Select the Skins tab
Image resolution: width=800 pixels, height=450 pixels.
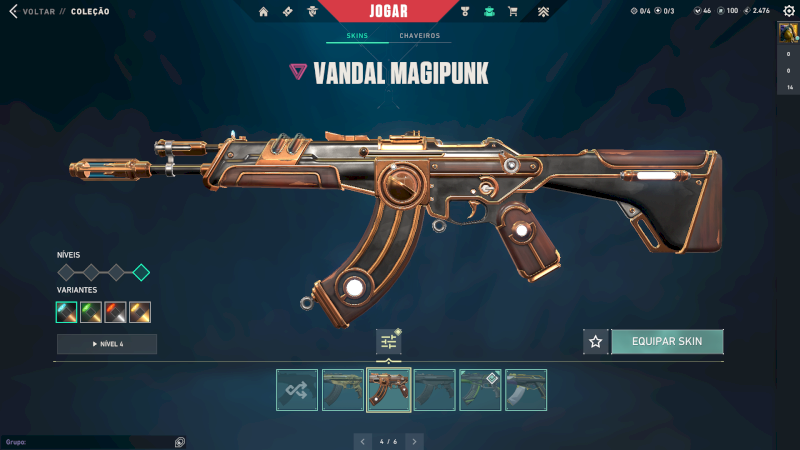[357, 36]
